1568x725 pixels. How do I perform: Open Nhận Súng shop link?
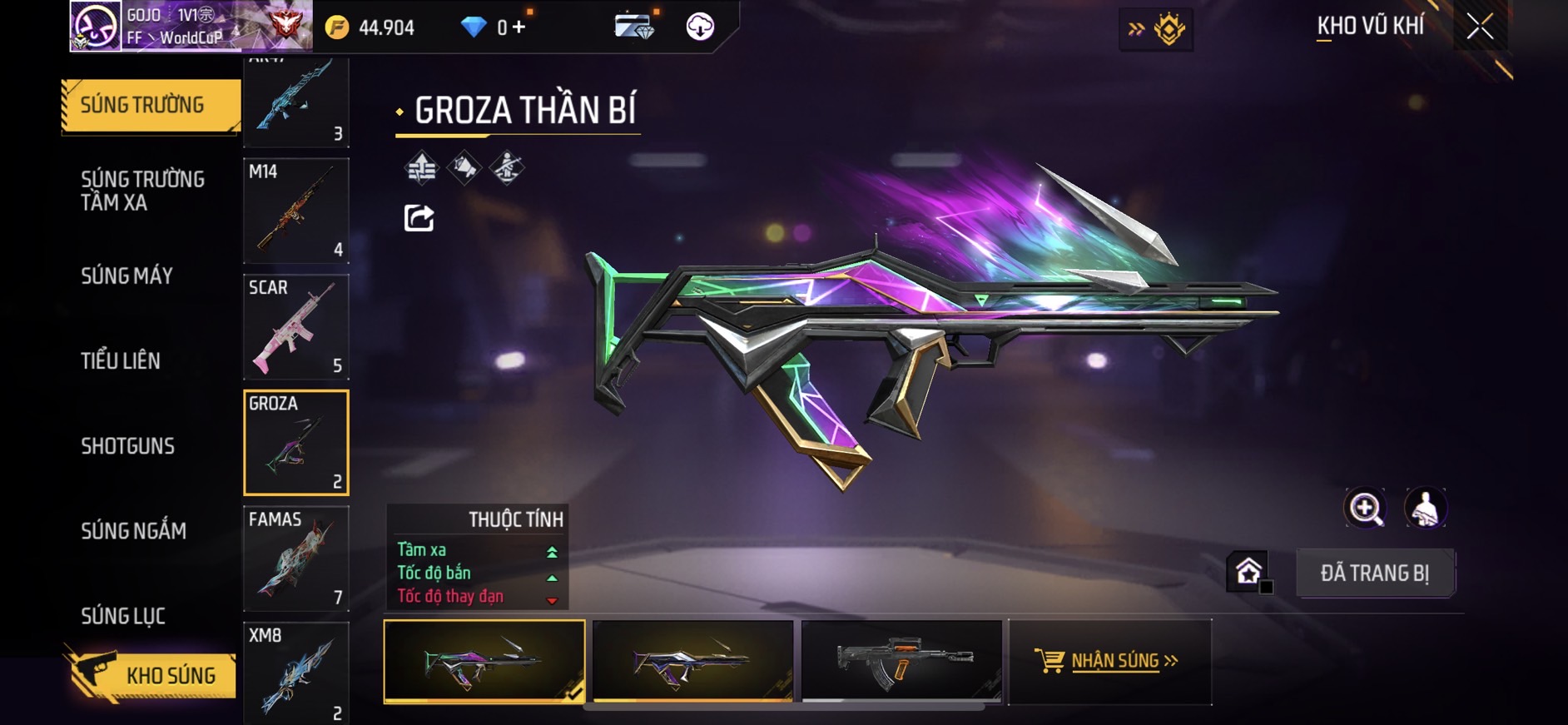coord(1109,661)
